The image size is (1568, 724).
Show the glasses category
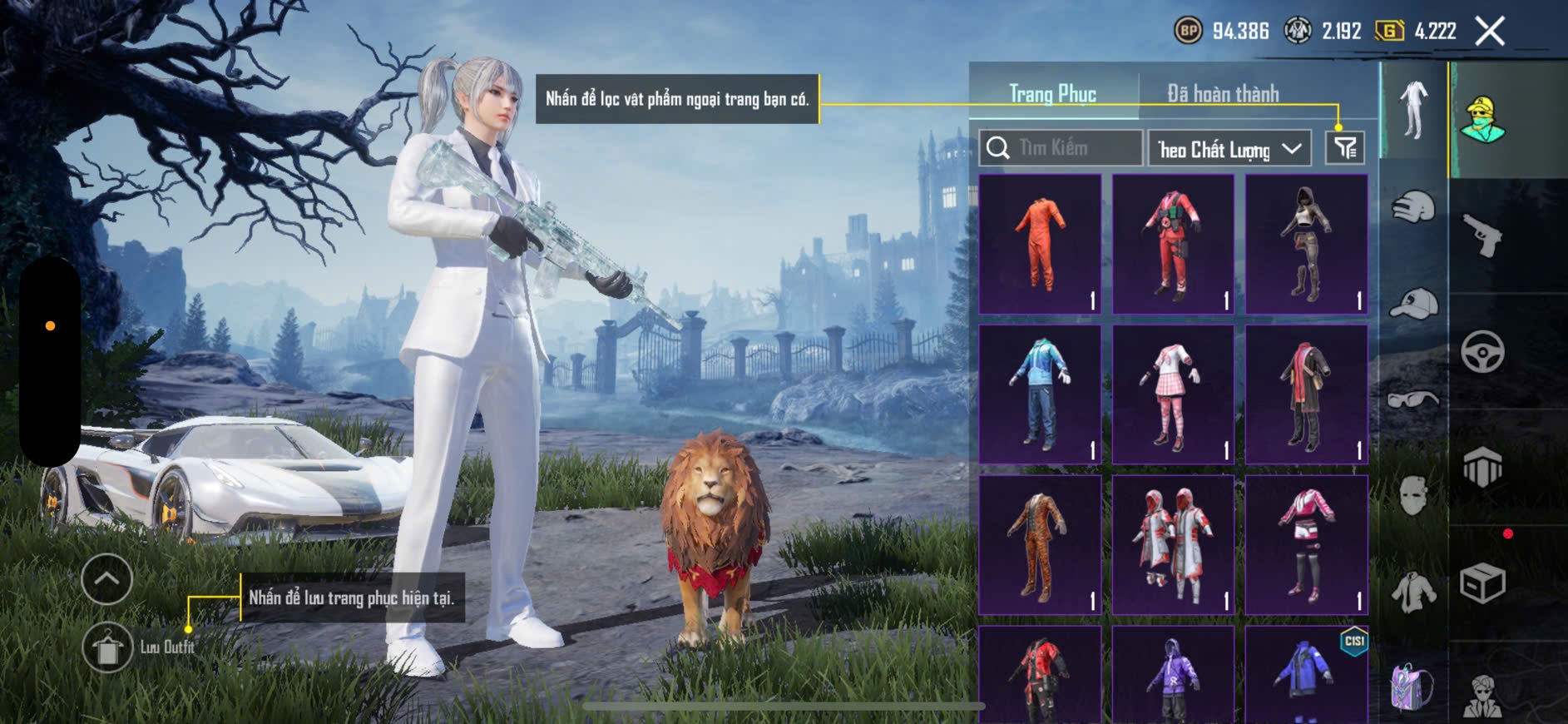click(1413, 400)
